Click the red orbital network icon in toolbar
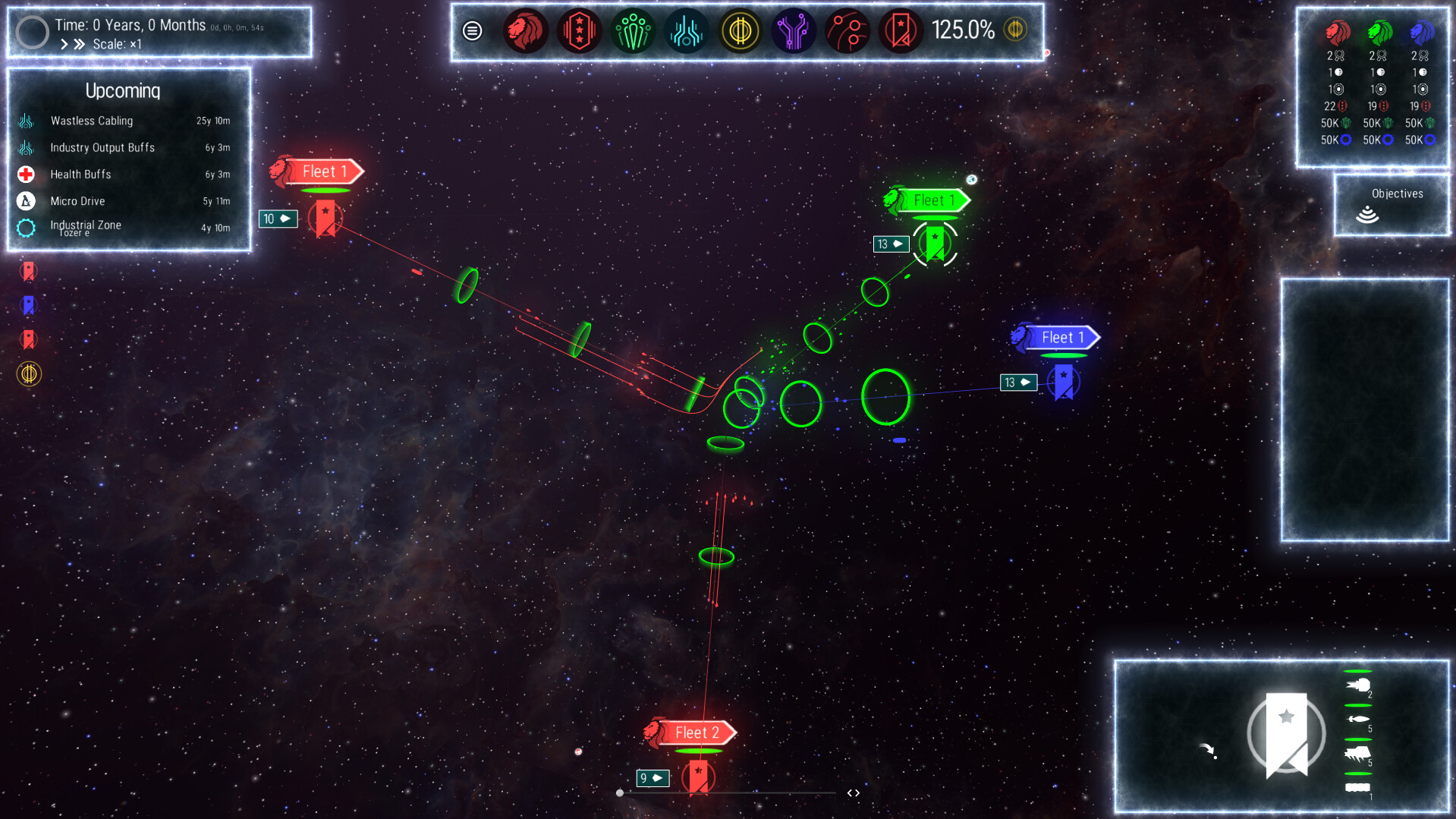This screenshot has height=819, width=1456. coord(847,32)
